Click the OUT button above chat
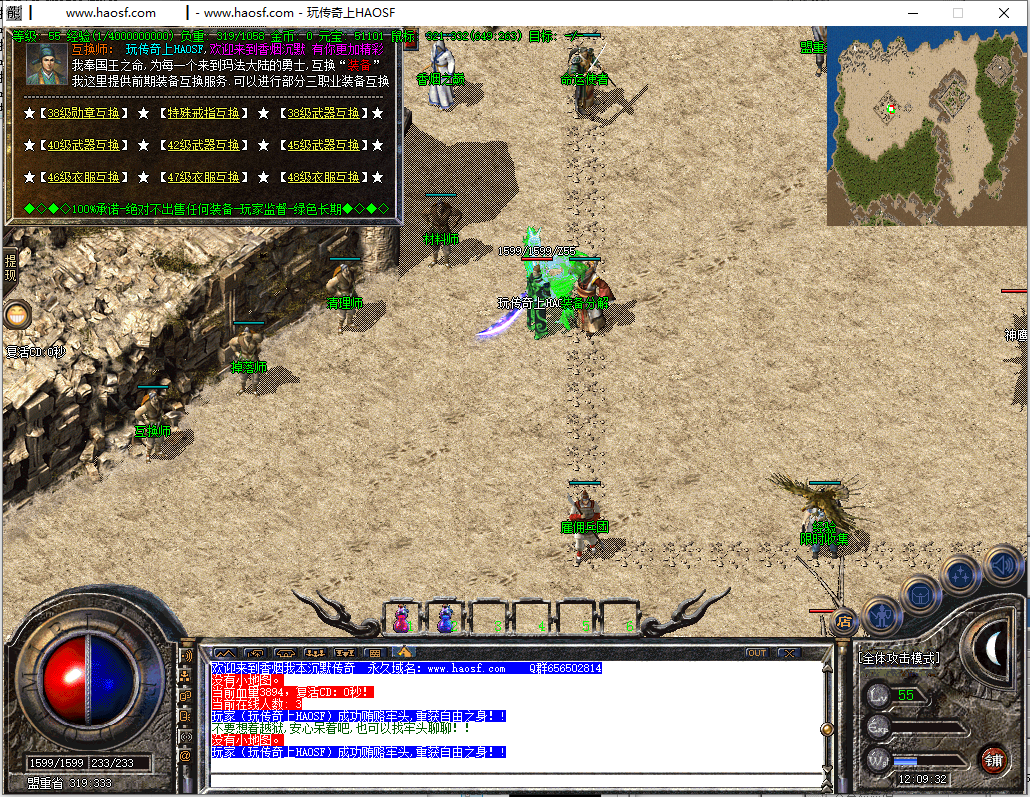Screen dimensions: 1030x797 pyautogui.click(x=757, y=653)
